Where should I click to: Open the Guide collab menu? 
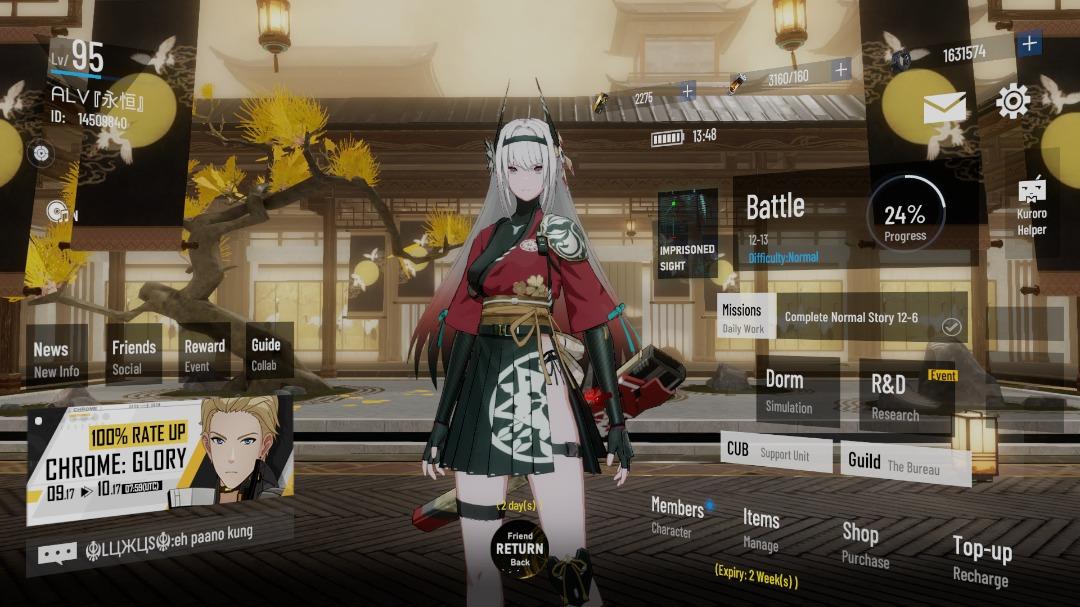(x=266, y=354)
